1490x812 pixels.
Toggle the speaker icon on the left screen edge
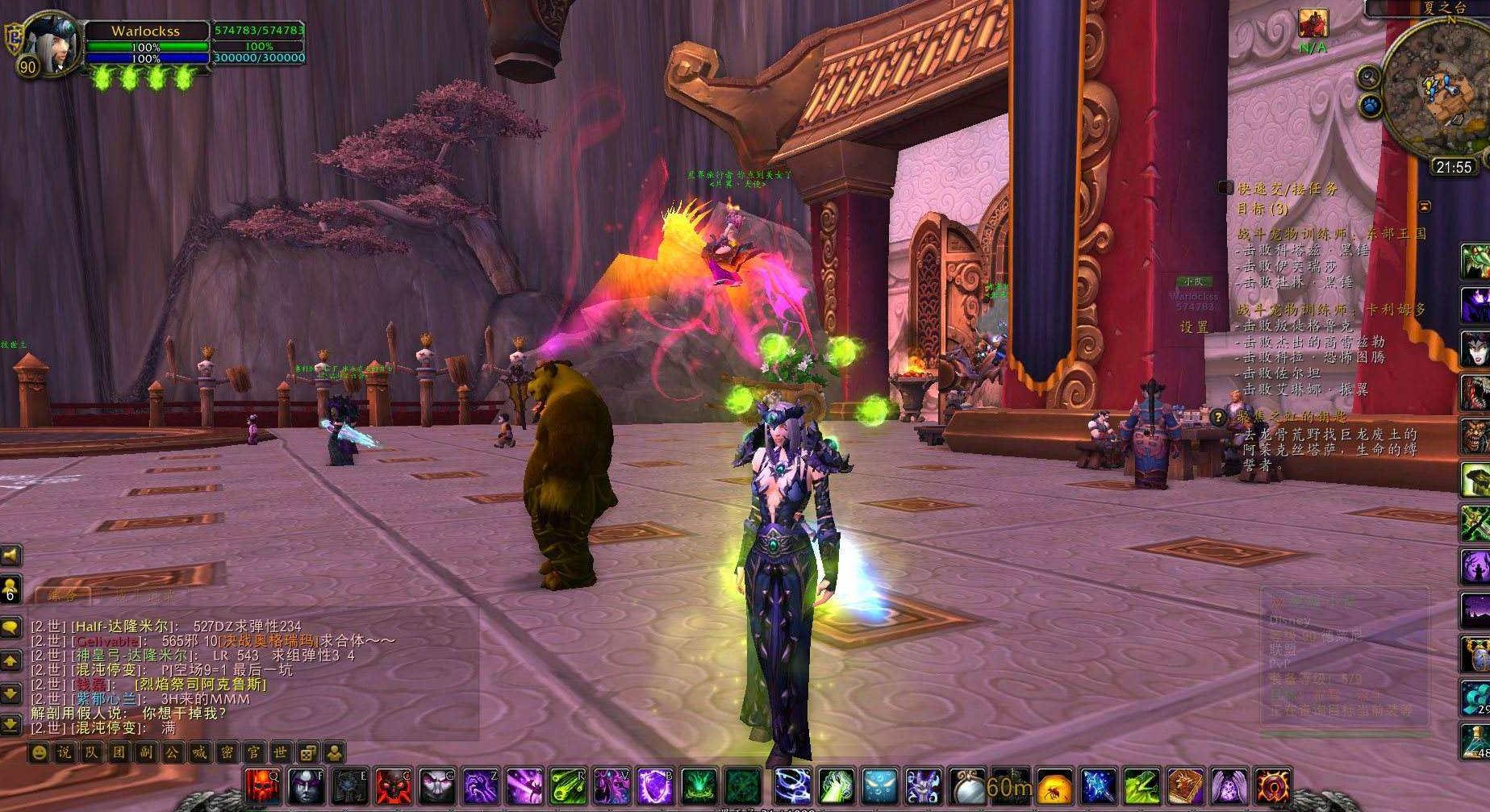pos(10,556)
